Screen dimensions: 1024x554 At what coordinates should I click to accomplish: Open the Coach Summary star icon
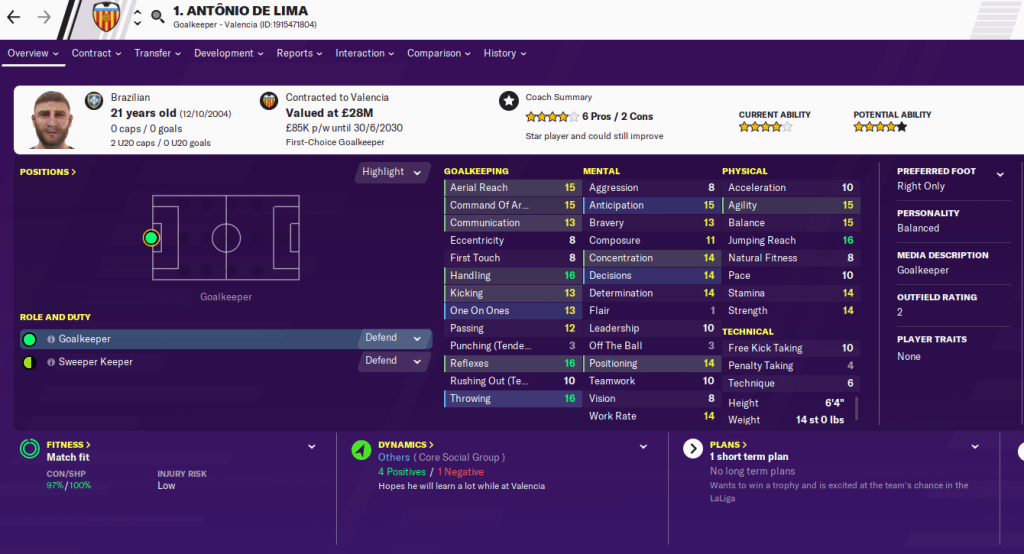(x=509, y=101)
